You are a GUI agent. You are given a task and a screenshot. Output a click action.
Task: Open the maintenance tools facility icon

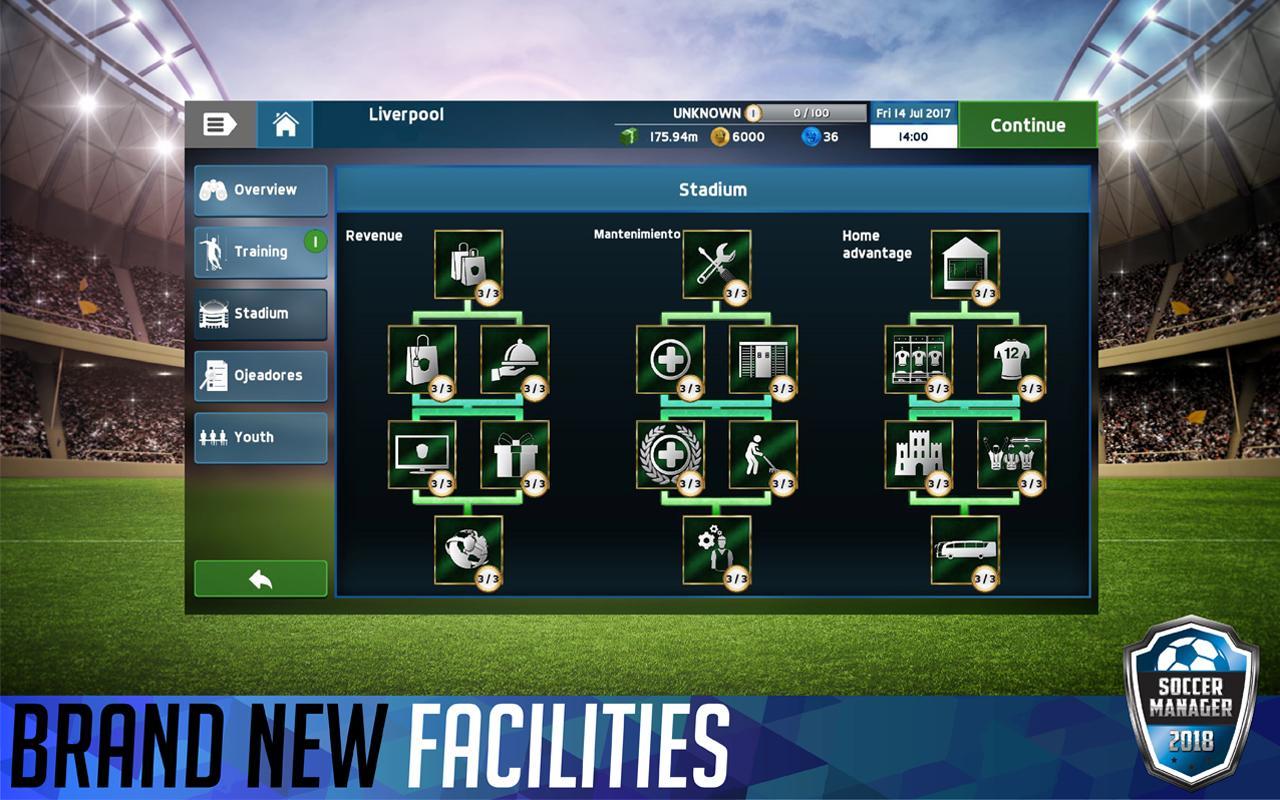(x=715, y=262)
